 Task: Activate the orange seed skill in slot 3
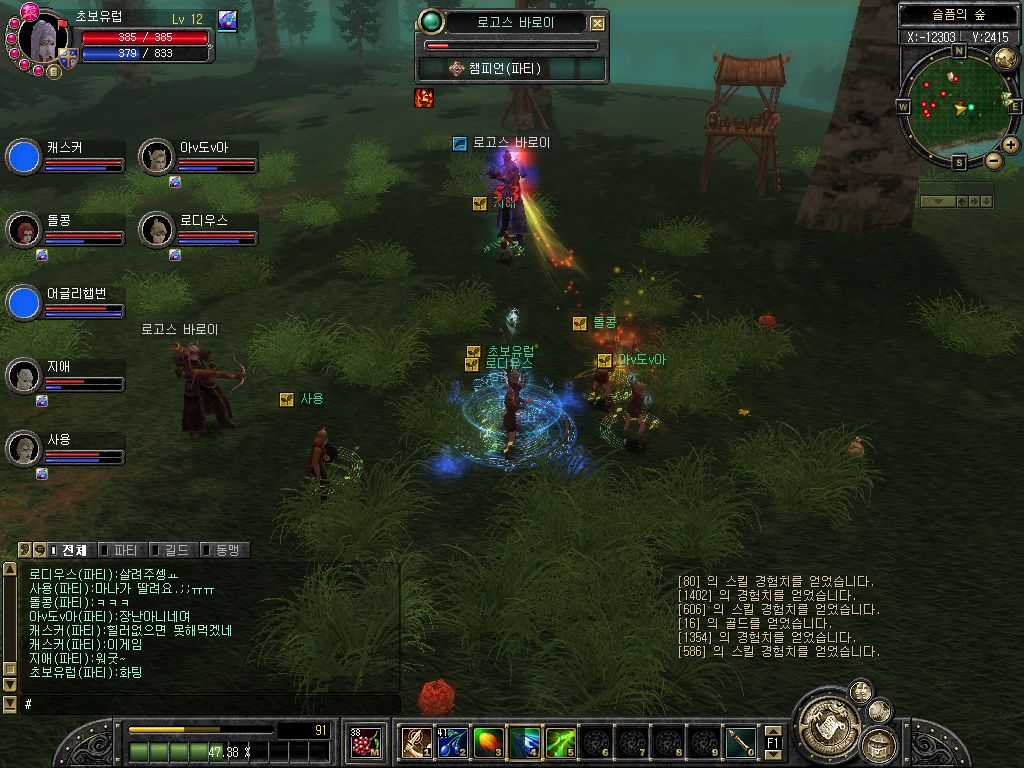coord(488,742)
